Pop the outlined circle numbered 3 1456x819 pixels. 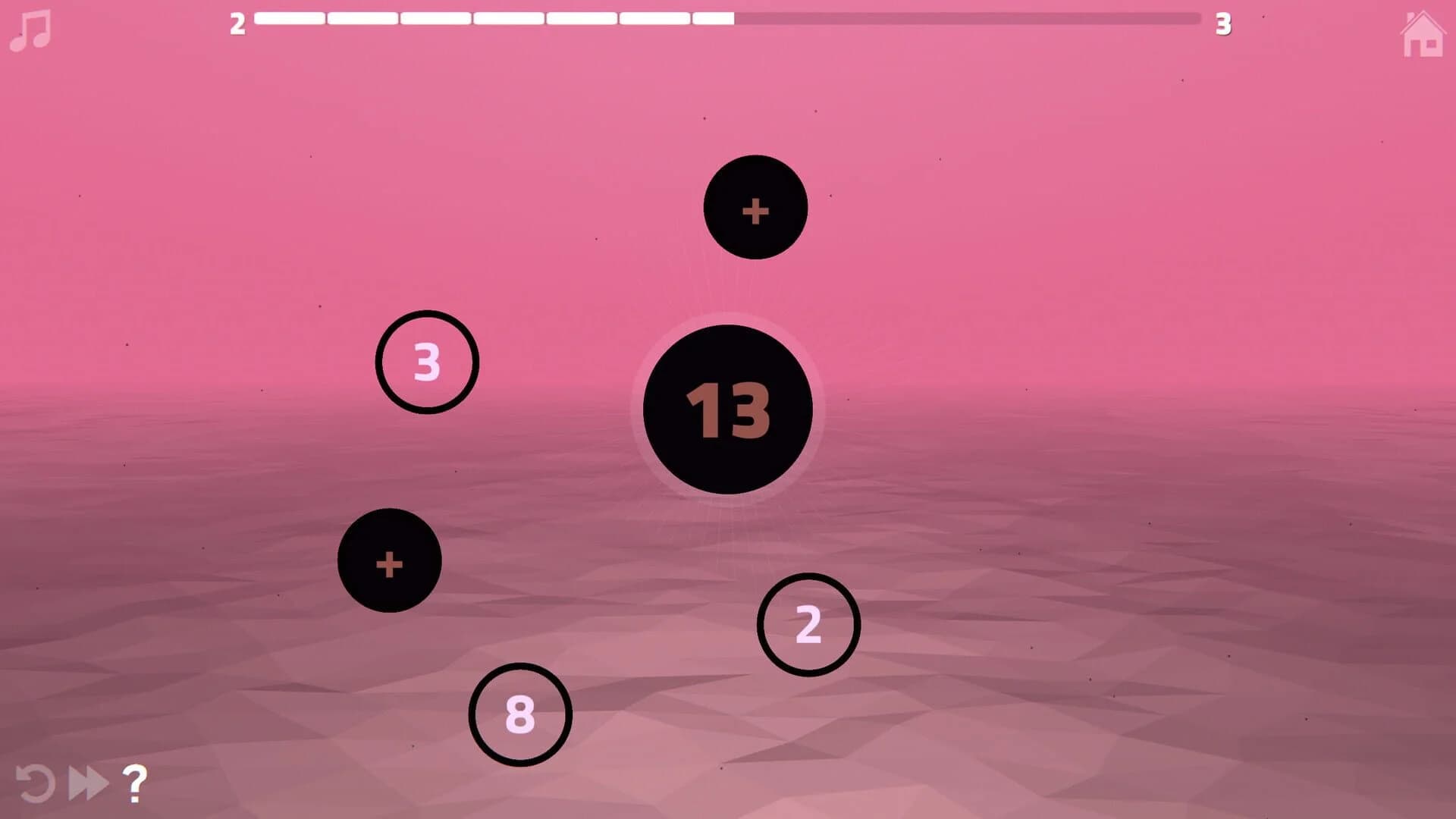pos(427,362)
